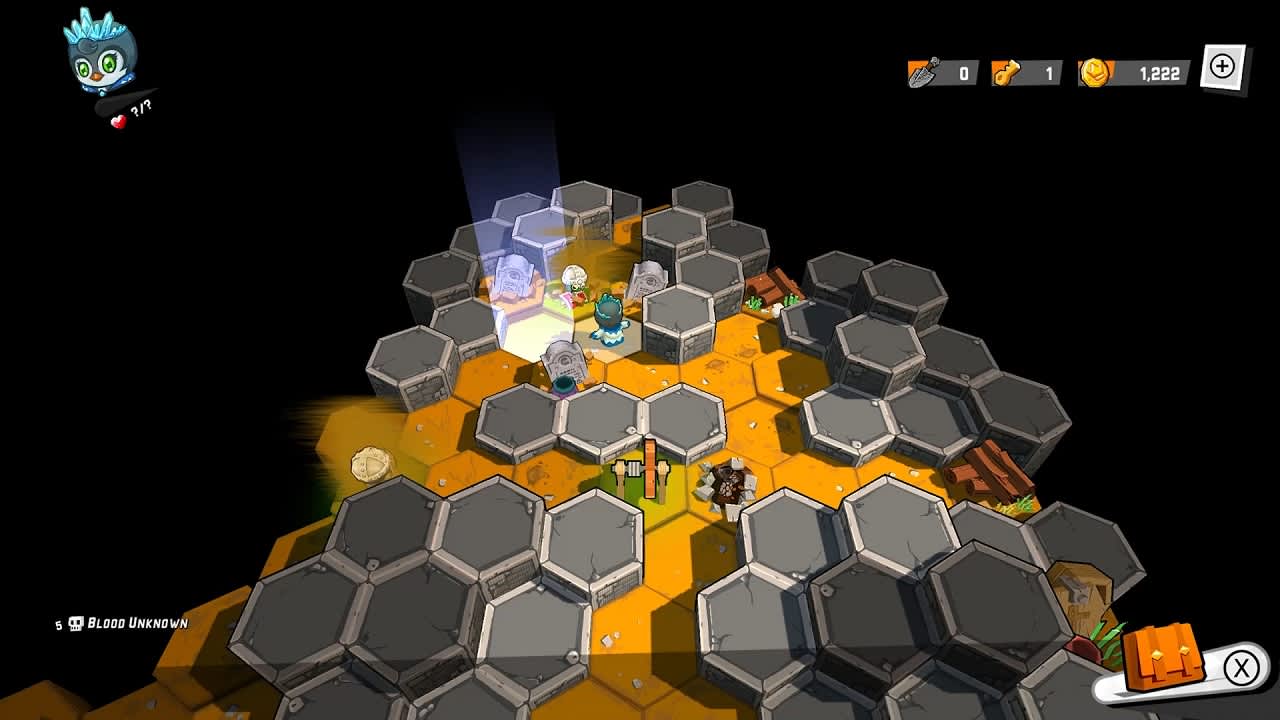This screenshot has width=1280, height=720.
Task: Open the orange chest menu at bottom right
Action: [x=1166, y=658]
